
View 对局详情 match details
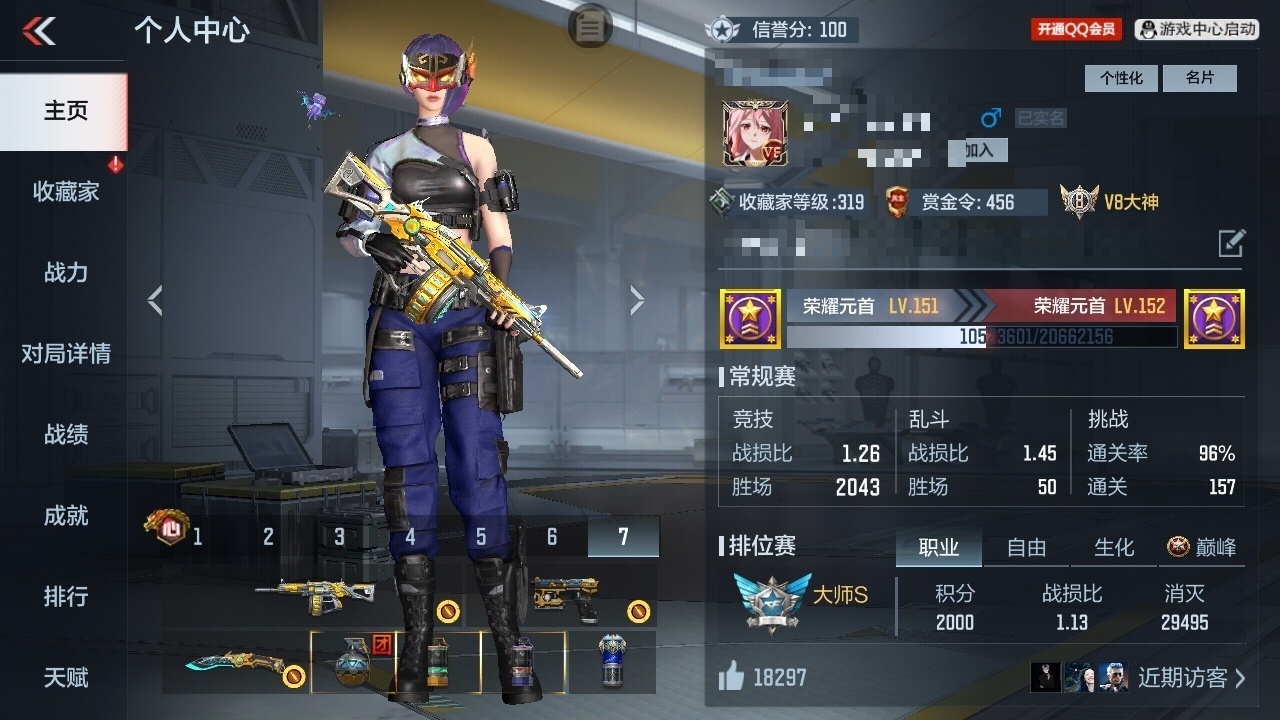(x=65, y=353)
